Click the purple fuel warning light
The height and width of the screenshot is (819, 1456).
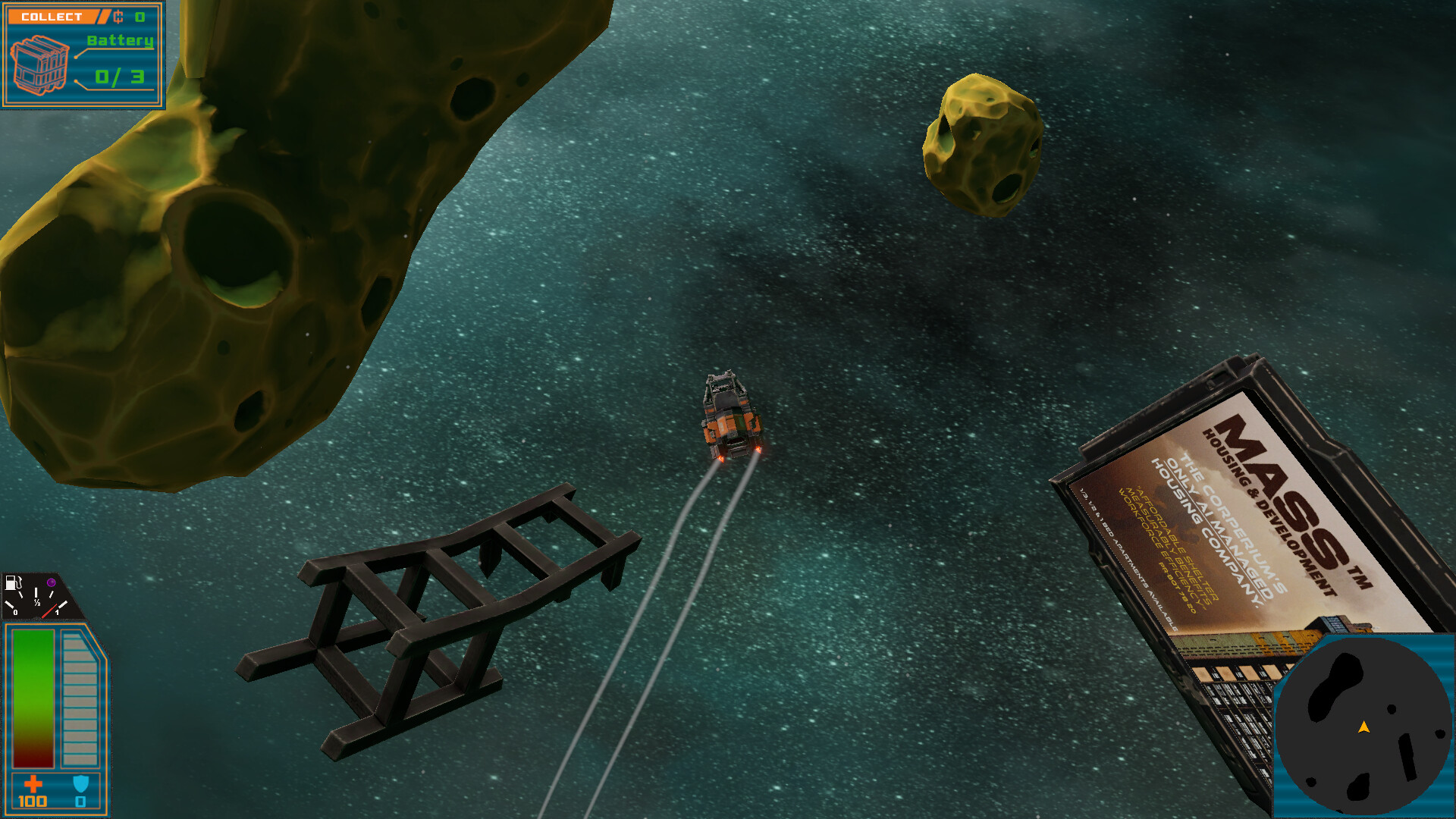pos(52,582)
